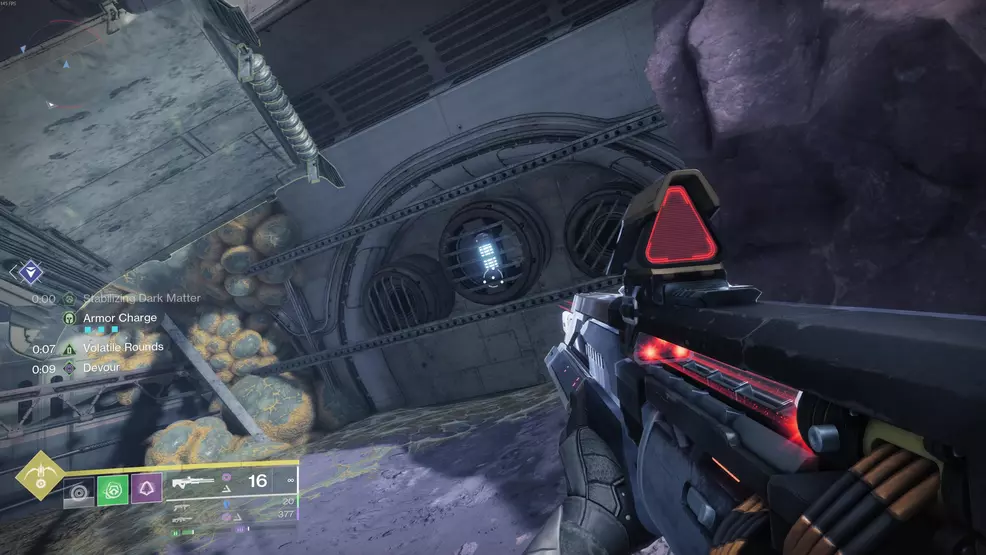Trigger the purple class ability icon
Image resolution: width=986 pixels, height=555 pixels.
coord(145,491)
